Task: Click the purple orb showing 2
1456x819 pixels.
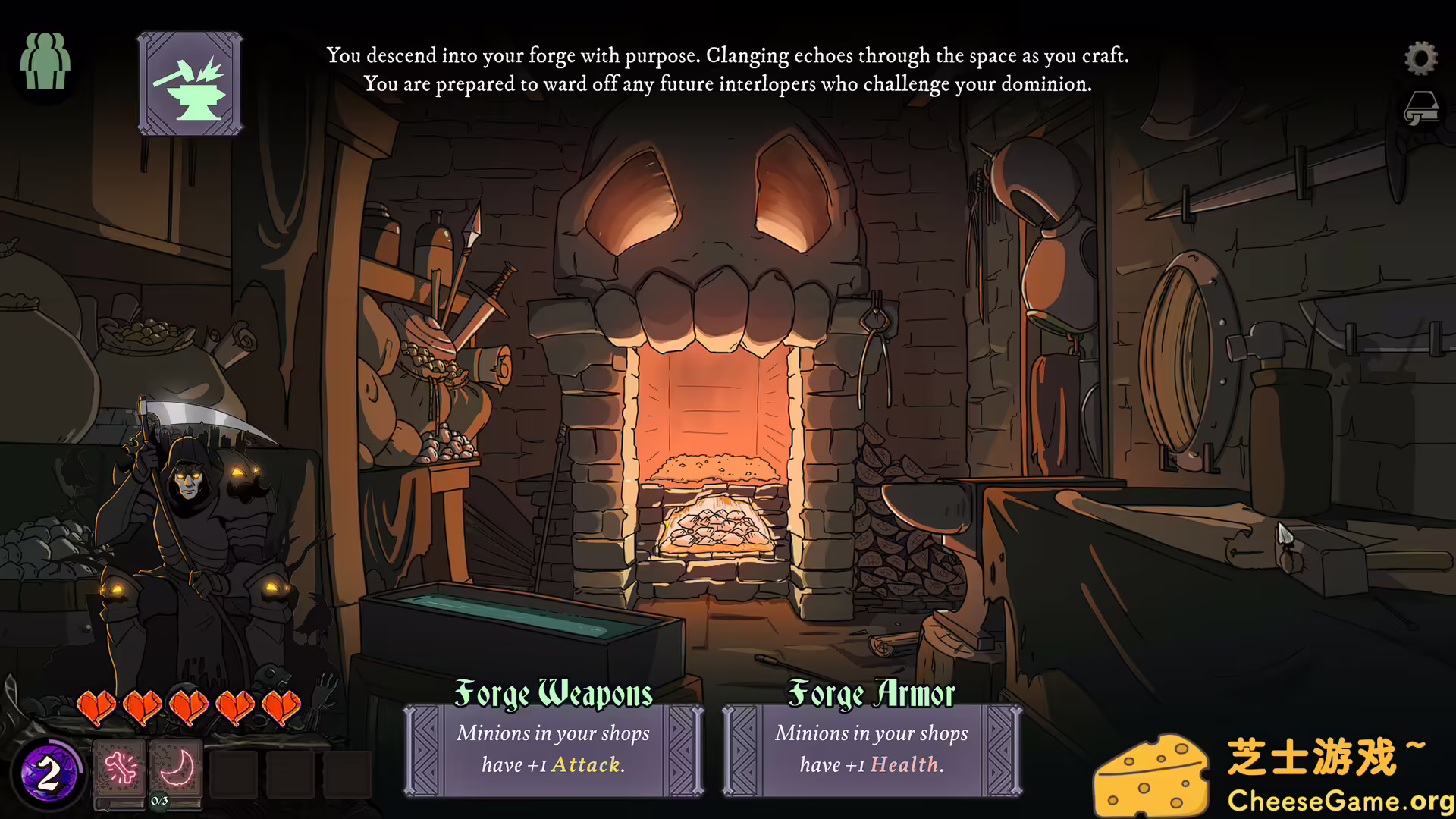Action: [x=49, y=774]
